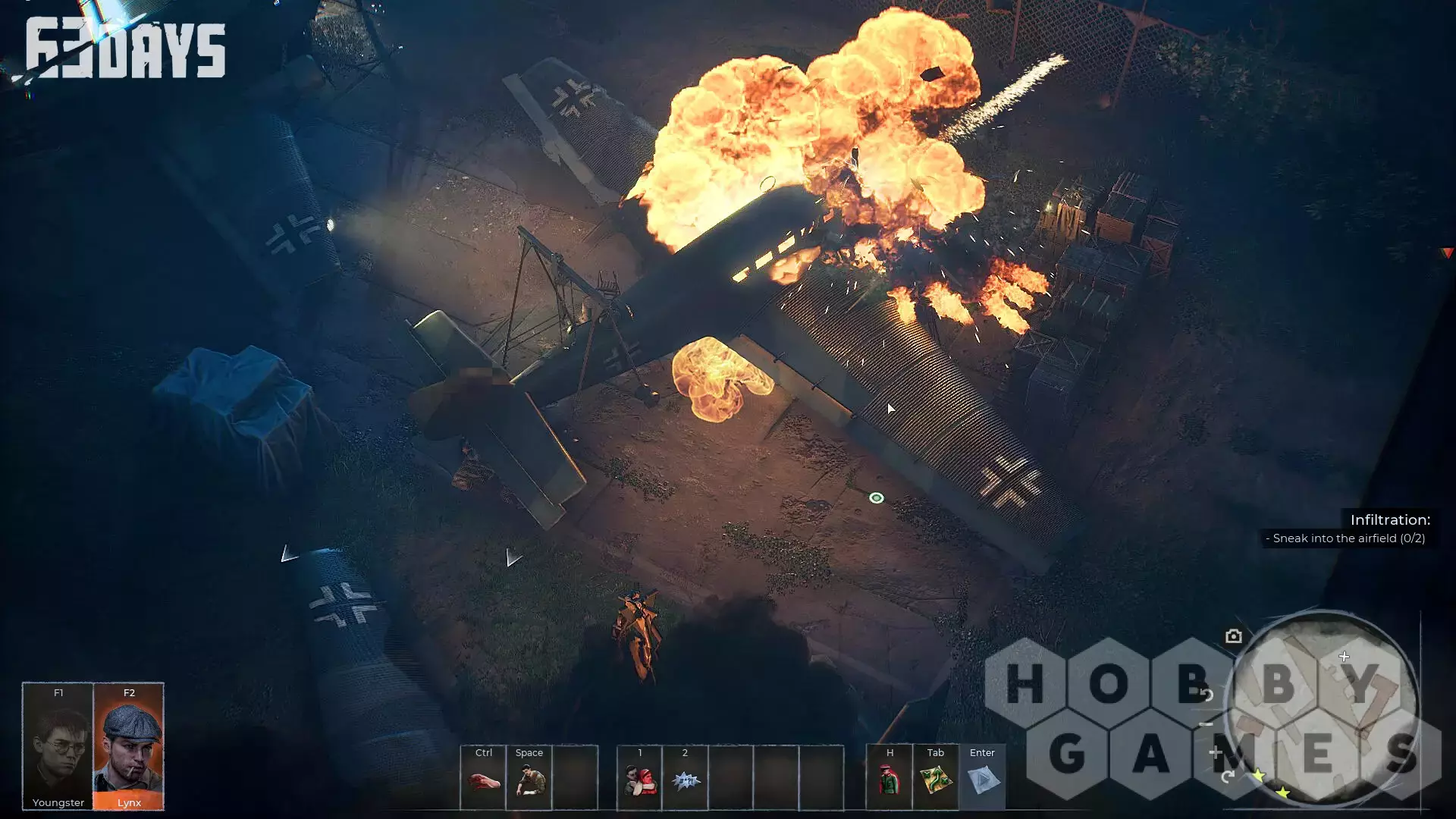Rotate camera clockwise with curved arrow

click(1228, 777)
